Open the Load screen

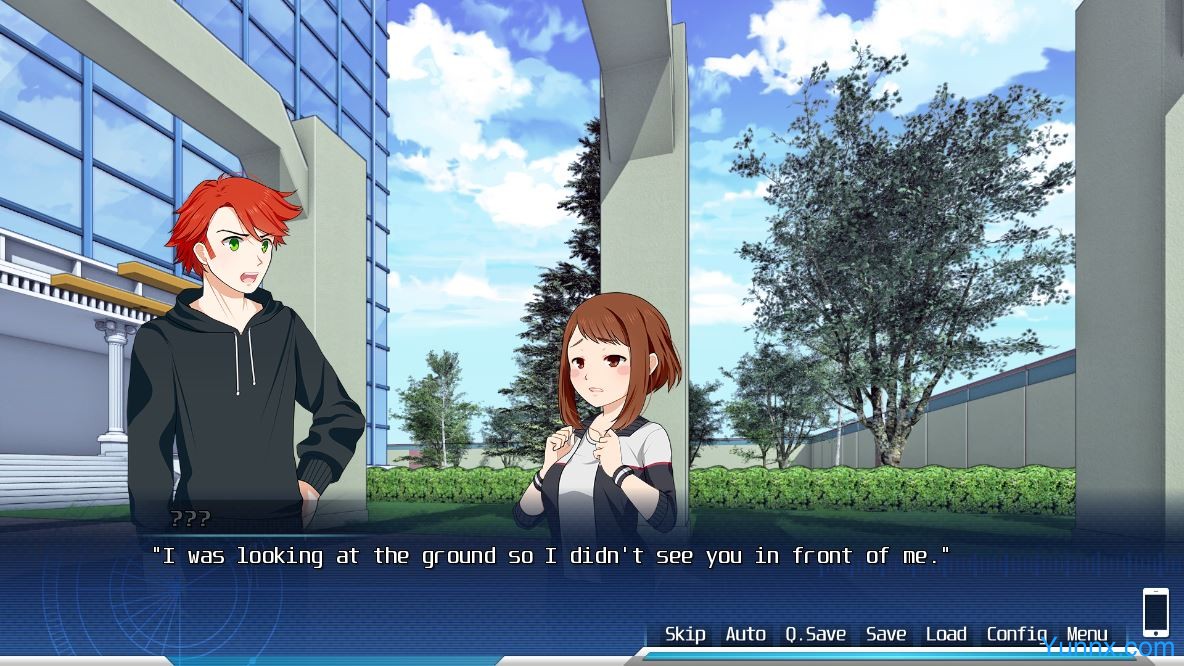(946, 634)
